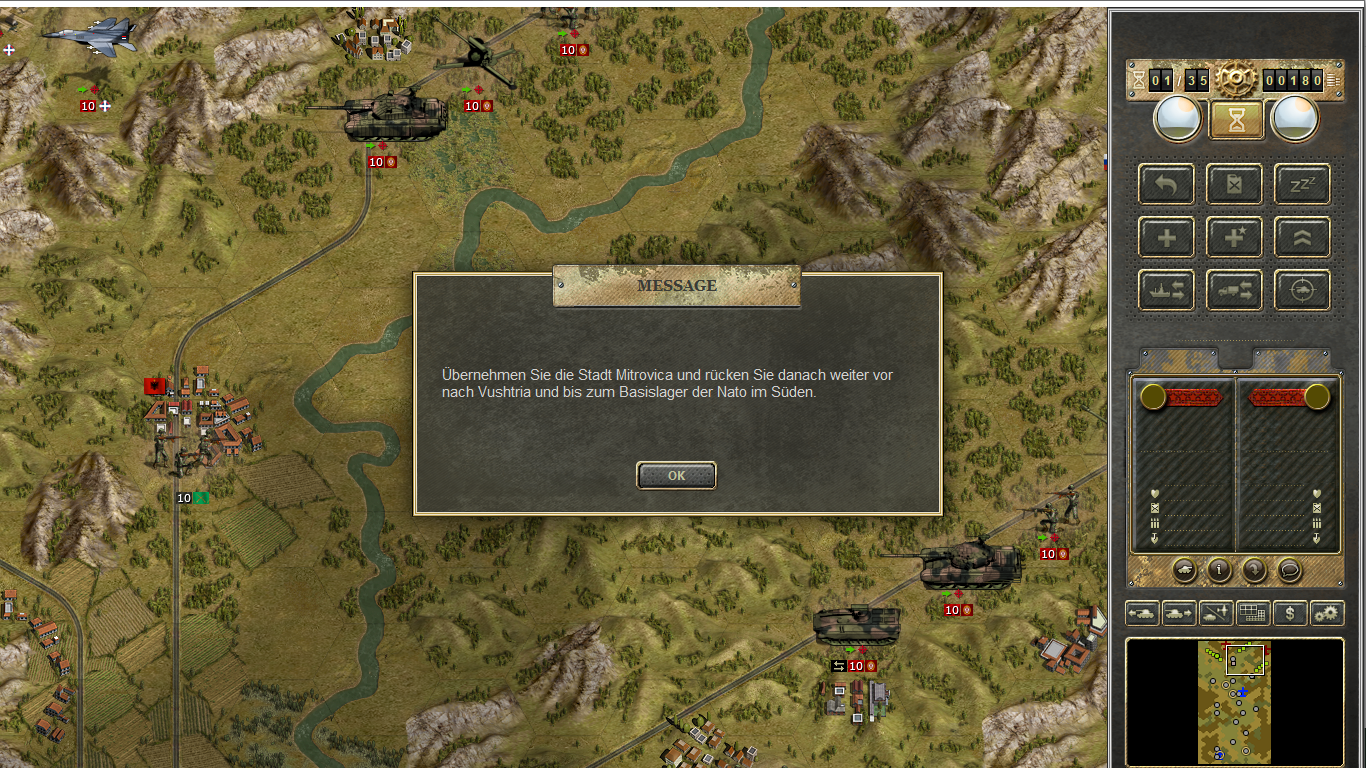Upgrade unit with the double chevron button

(x=1302, y=238)
